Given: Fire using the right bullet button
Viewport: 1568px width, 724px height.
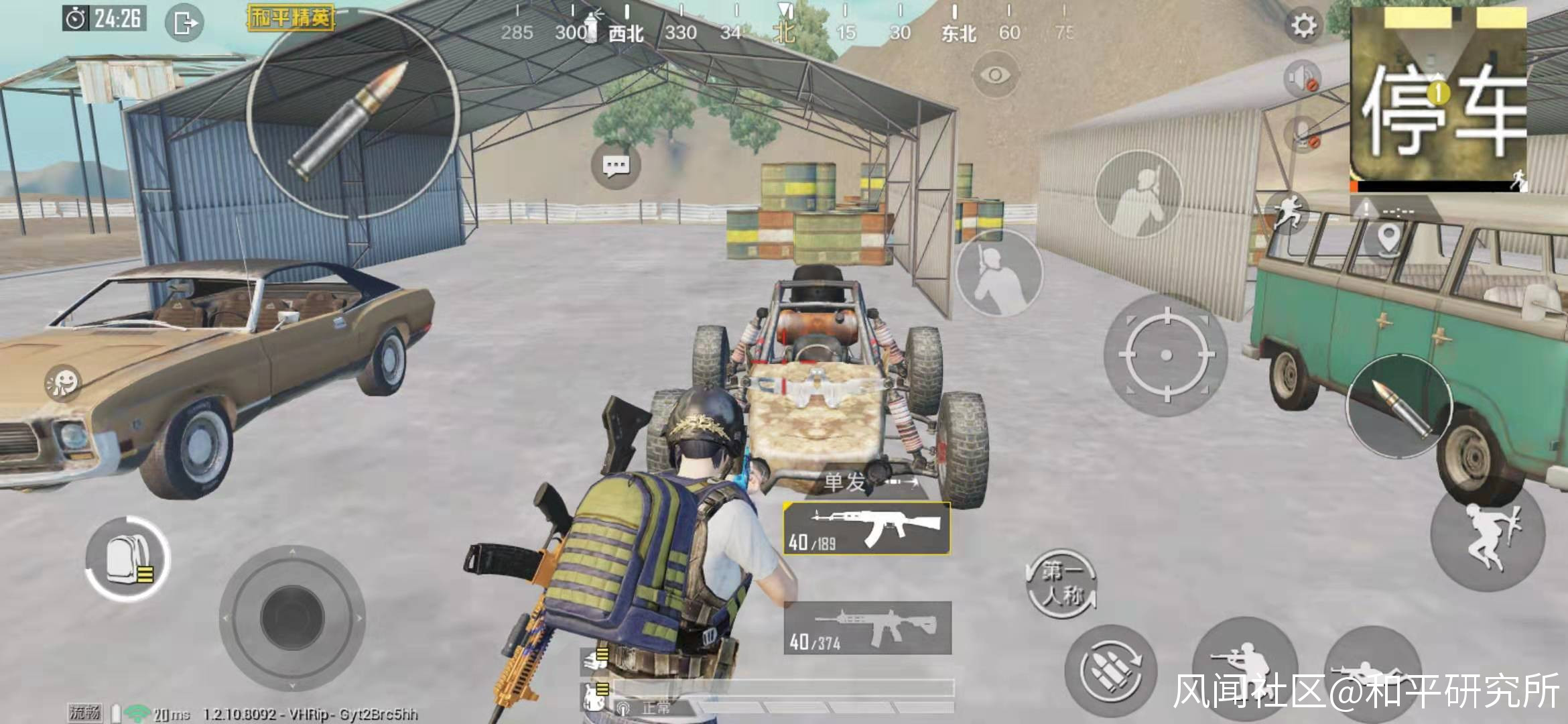Looking at the screenshot, I should 1398,406.
